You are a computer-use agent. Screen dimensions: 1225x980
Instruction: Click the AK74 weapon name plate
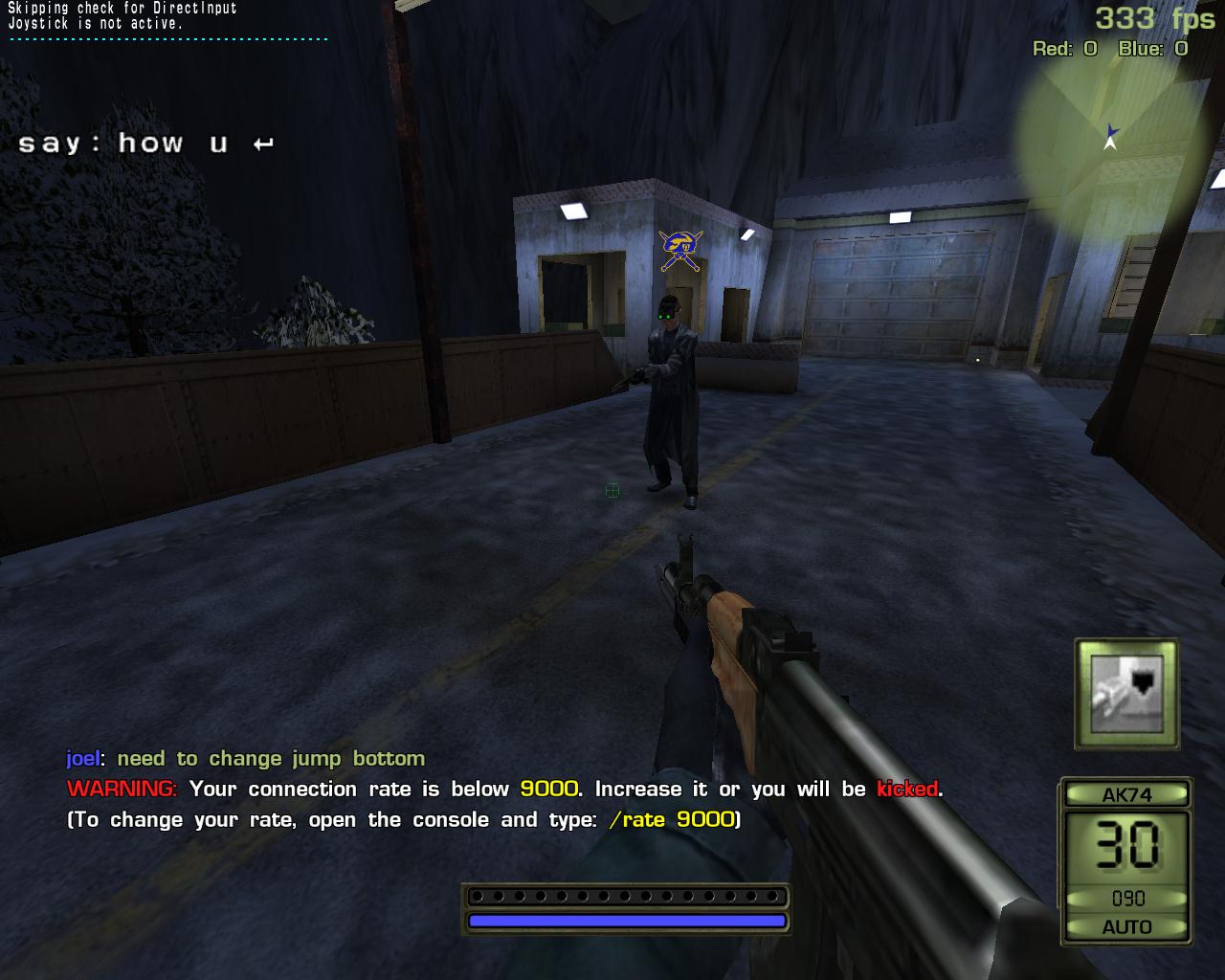click(1127, 794)
